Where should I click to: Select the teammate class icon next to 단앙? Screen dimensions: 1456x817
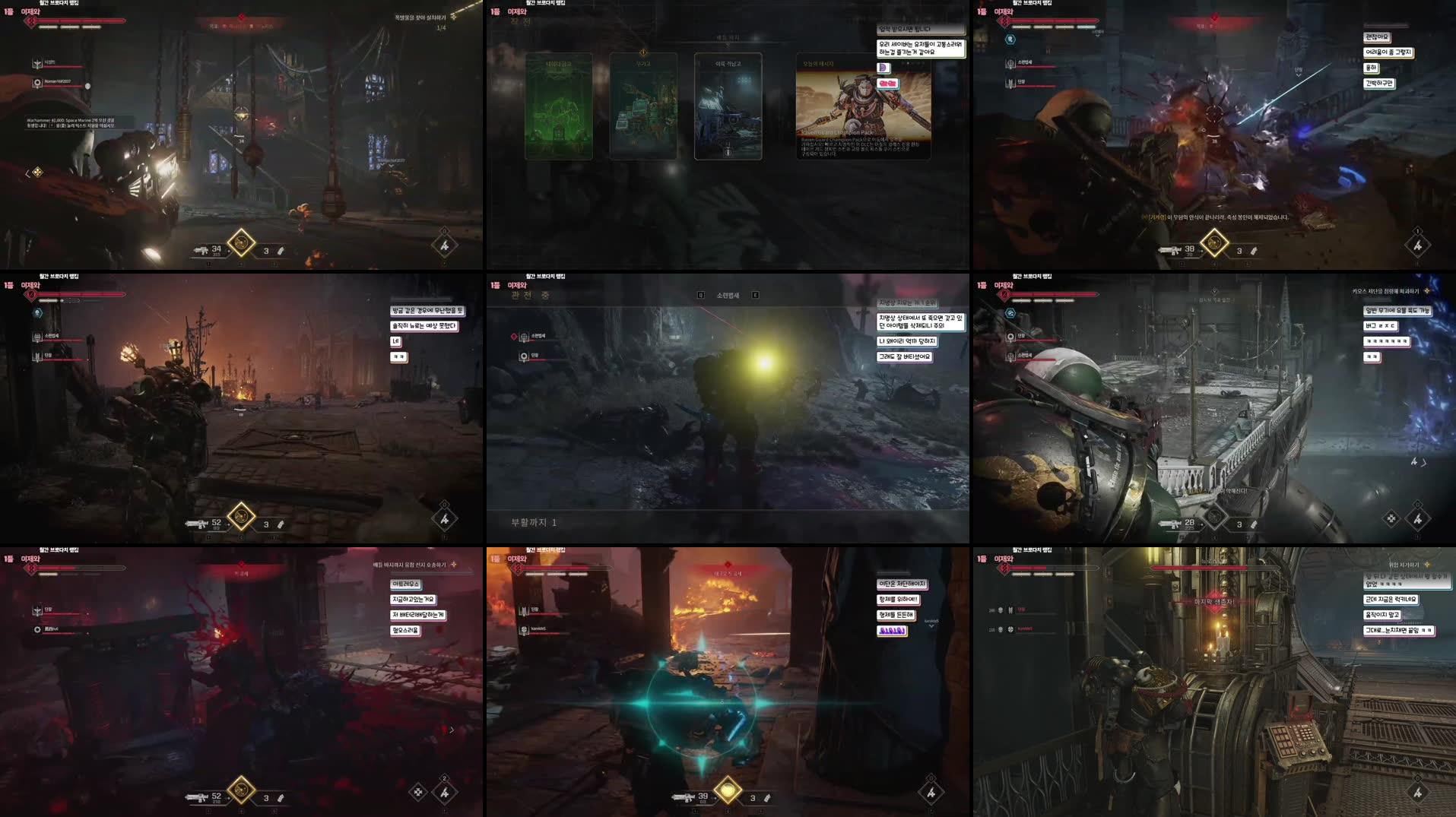tap(1010, 81)
